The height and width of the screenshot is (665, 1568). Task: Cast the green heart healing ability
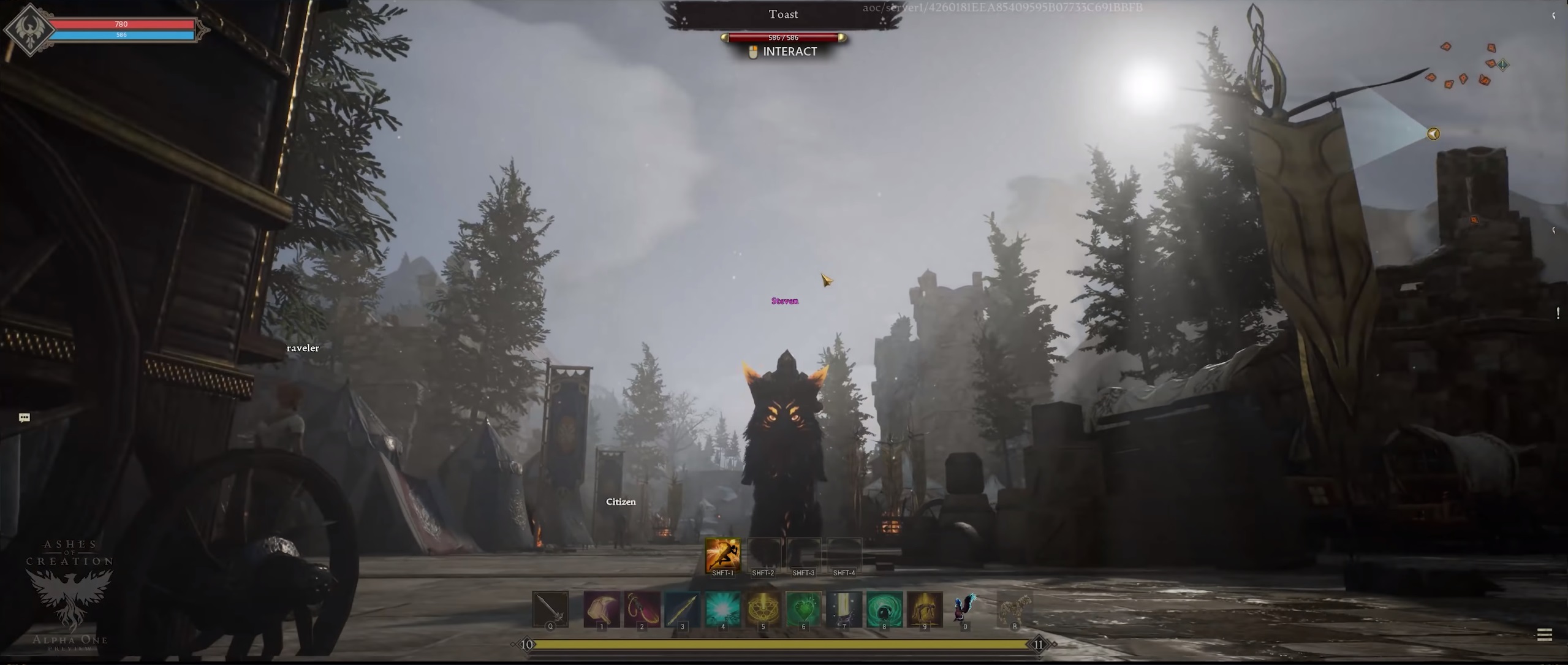click(x=803, y=609)
